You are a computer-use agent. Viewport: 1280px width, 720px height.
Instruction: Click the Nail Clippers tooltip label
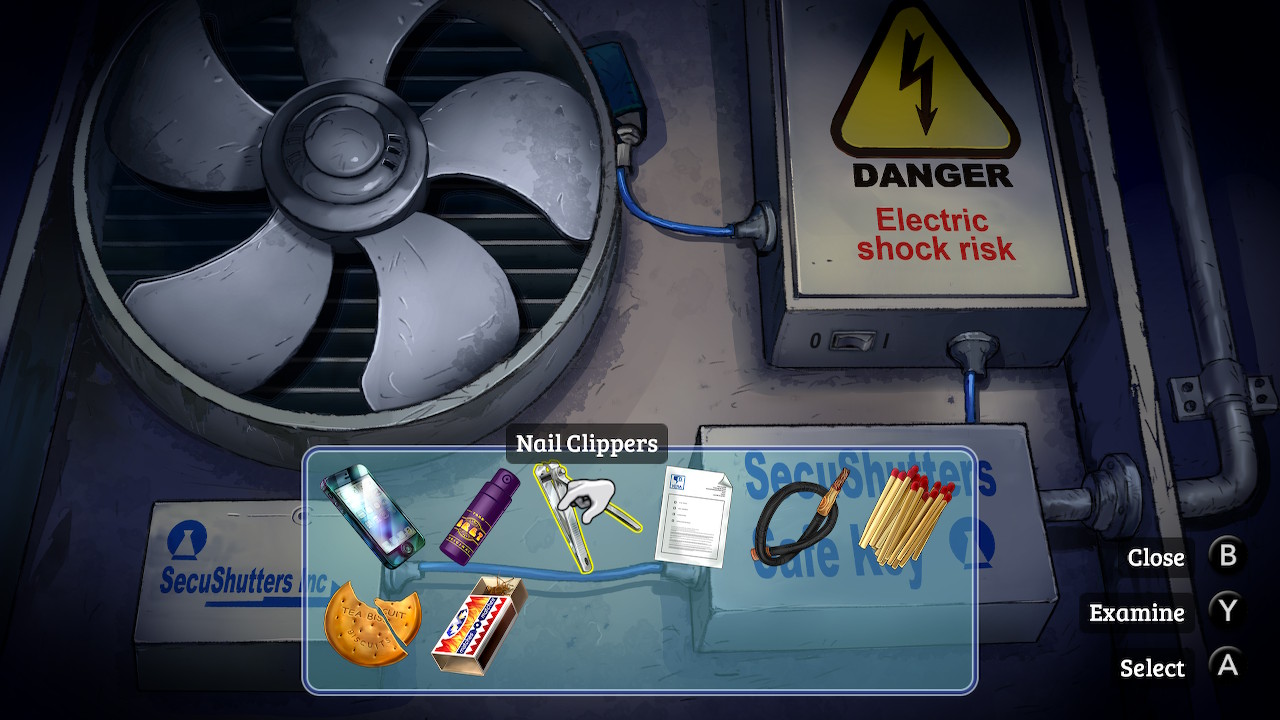click(x=585, y=442)
